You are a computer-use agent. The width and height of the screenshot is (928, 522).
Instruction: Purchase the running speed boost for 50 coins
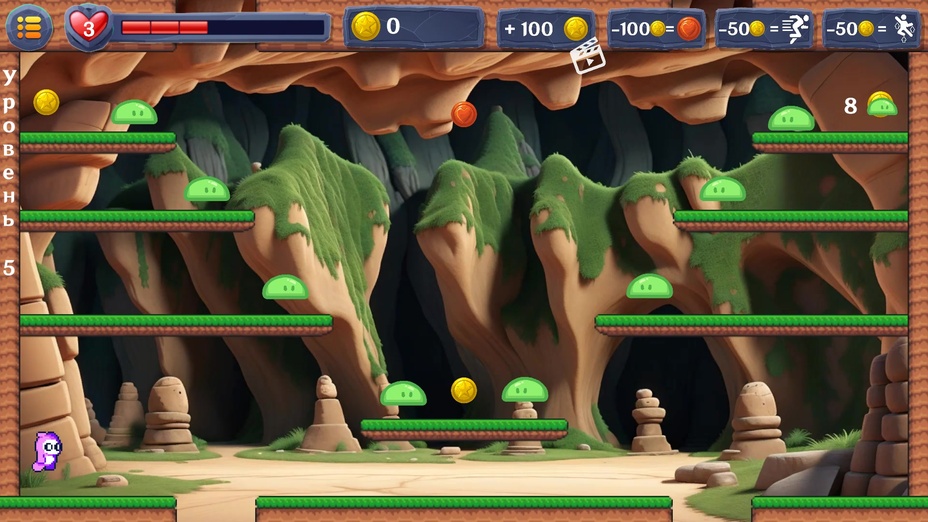[764, 29]
